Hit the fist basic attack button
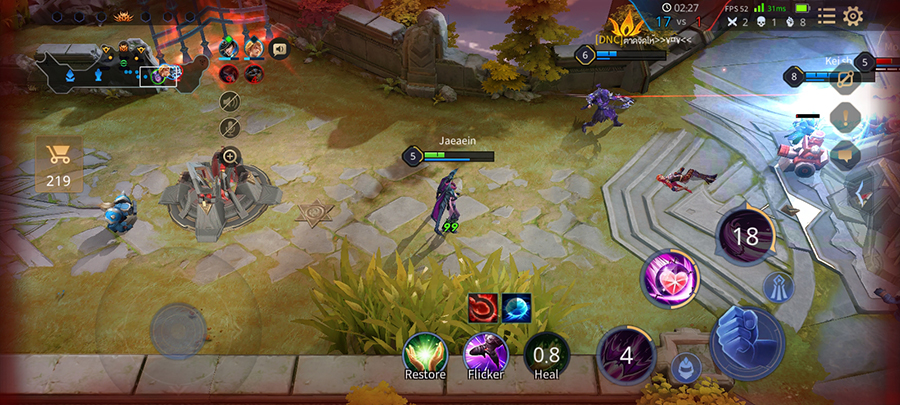This screenshot has width=900, height=405. tap(746, 342)
